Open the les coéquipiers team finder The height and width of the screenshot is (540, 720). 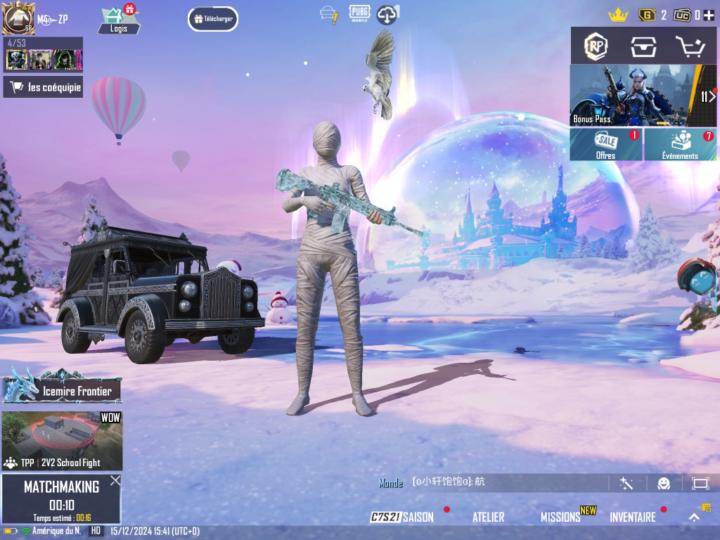[x=43, y=87]
